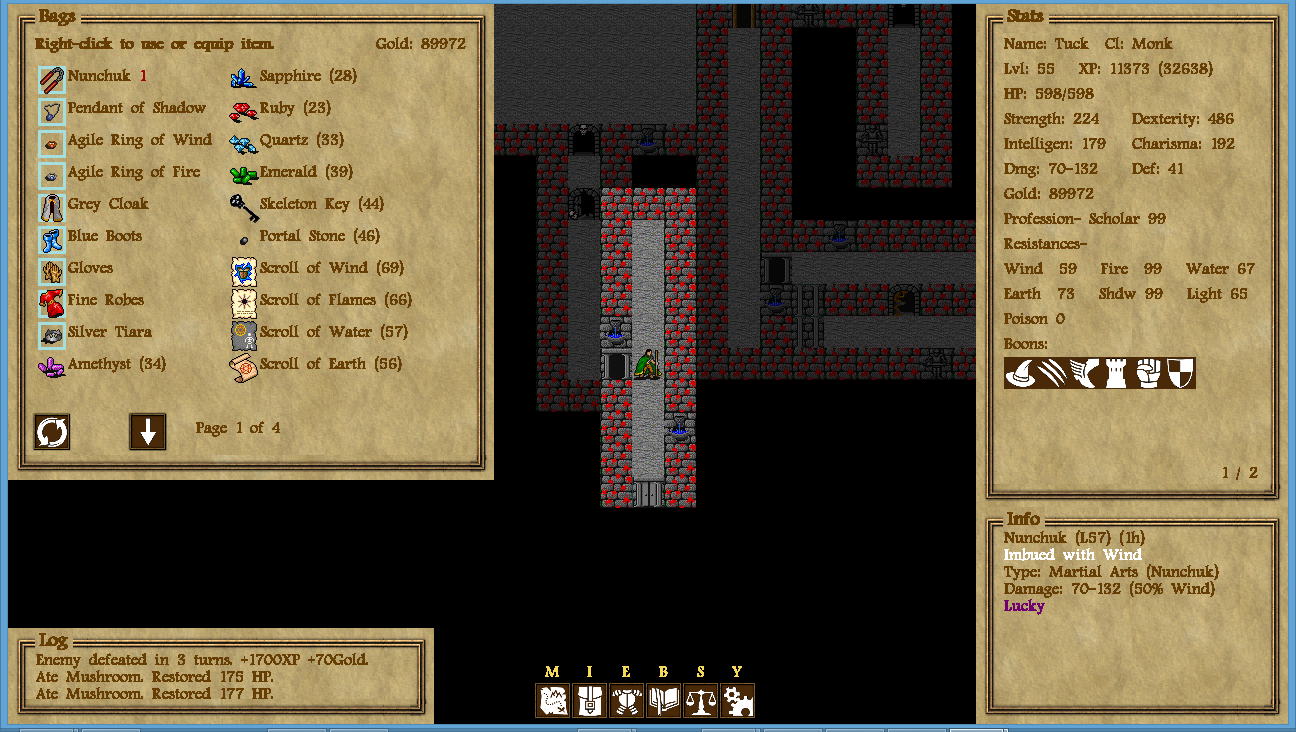Click the circular-arrows sort button in Bags
1296x732 pixels.
(52, 432)
